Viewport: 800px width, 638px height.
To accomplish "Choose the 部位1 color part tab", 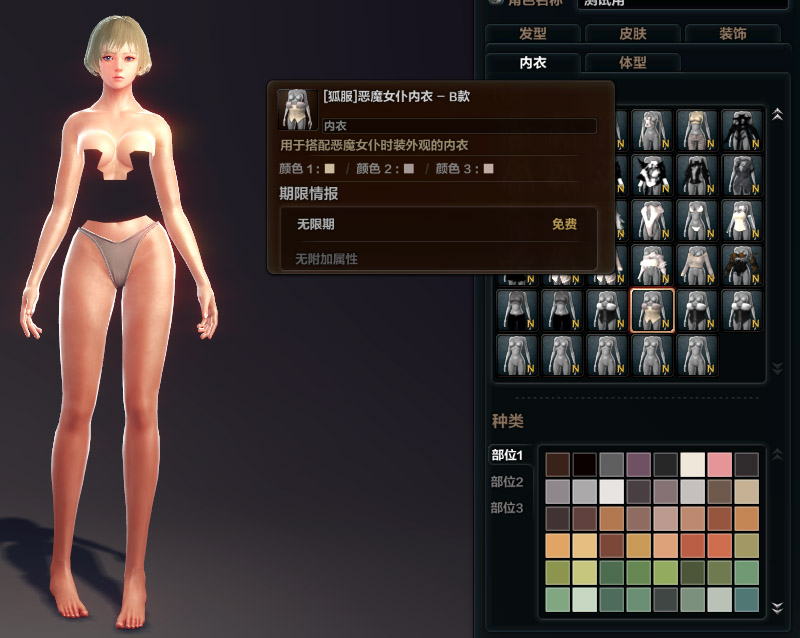I will 507,456.
